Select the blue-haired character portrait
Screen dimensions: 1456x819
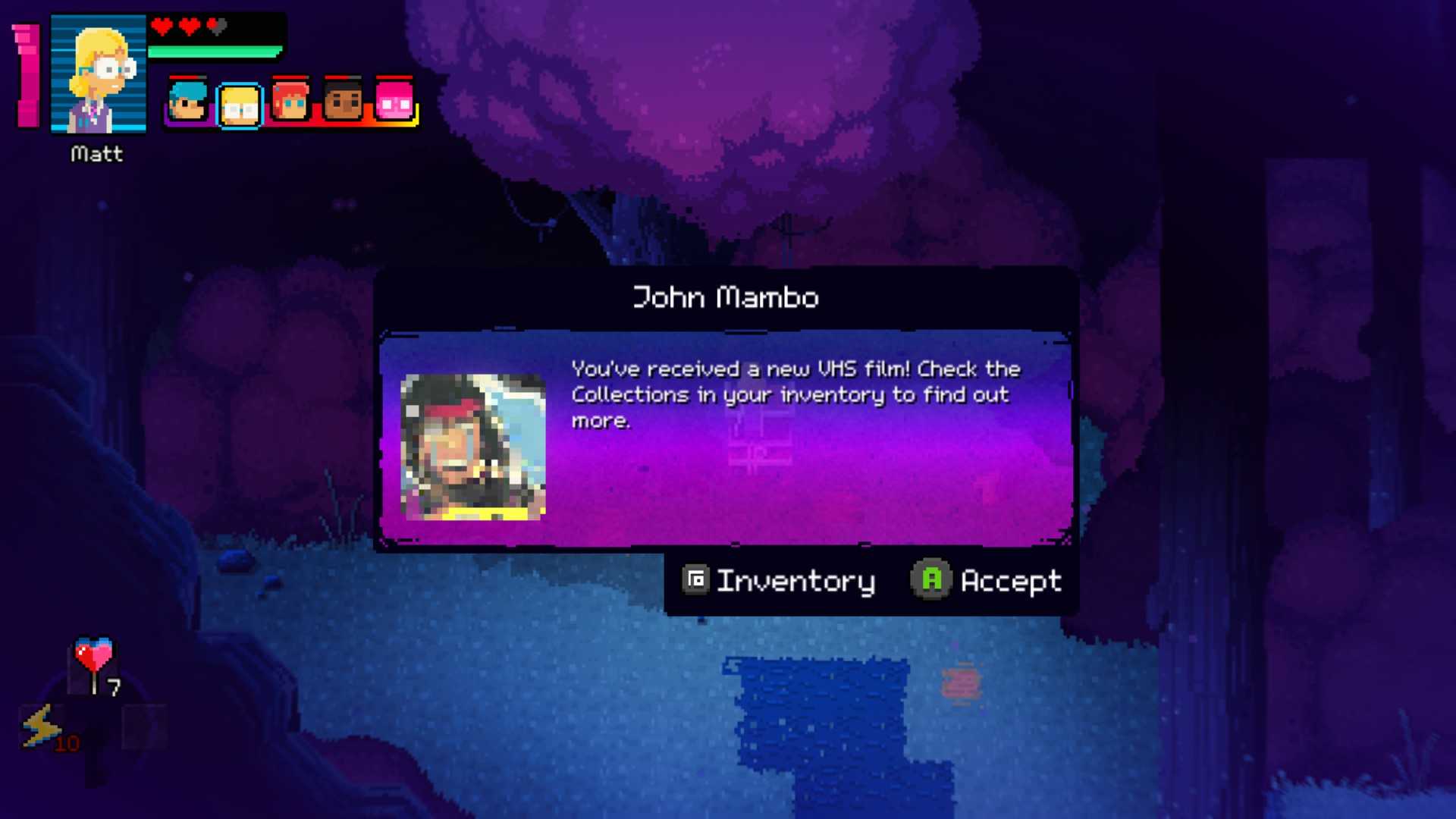tap(187, 102)
